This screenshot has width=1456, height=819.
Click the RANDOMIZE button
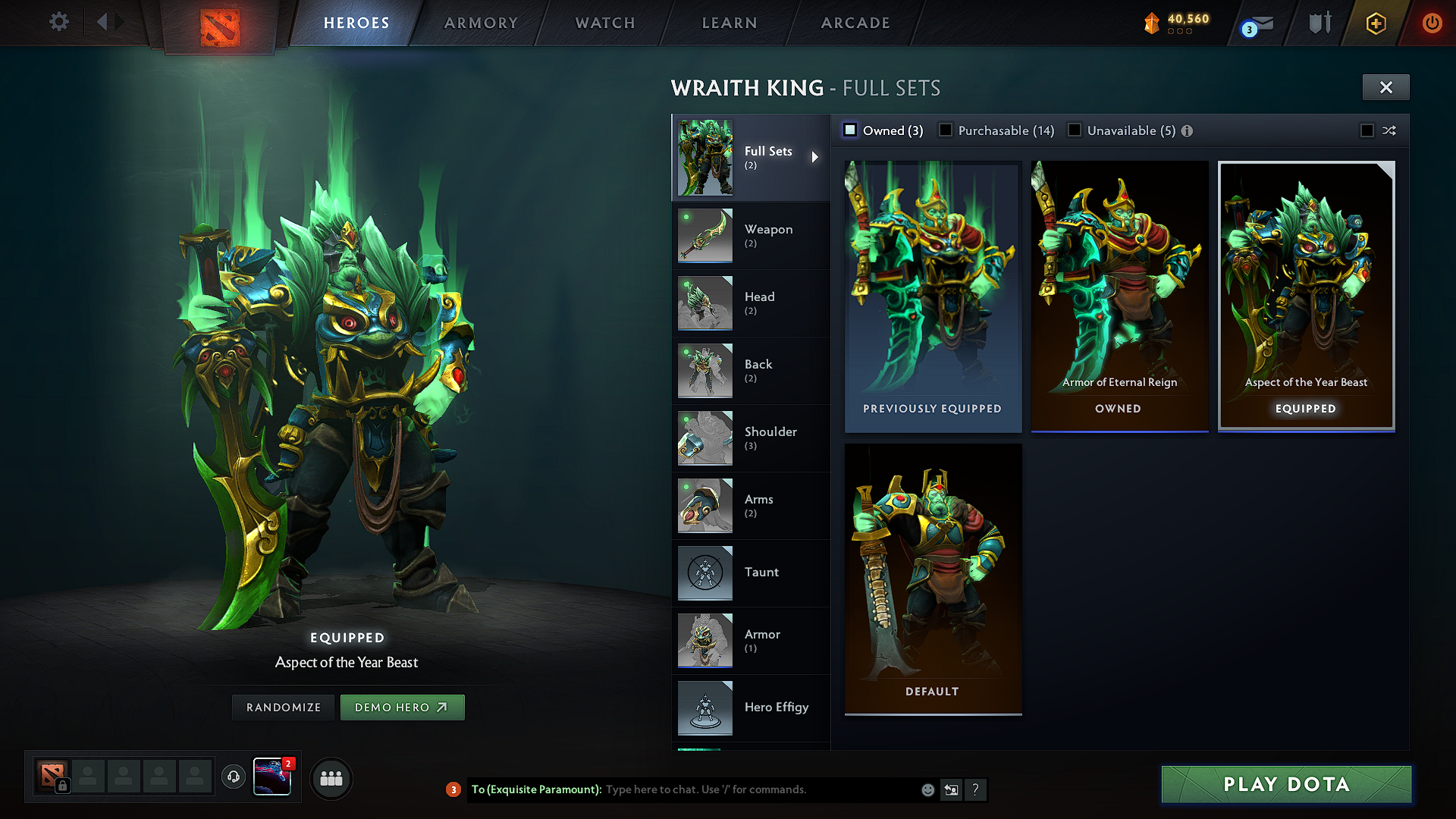(283, 707)
